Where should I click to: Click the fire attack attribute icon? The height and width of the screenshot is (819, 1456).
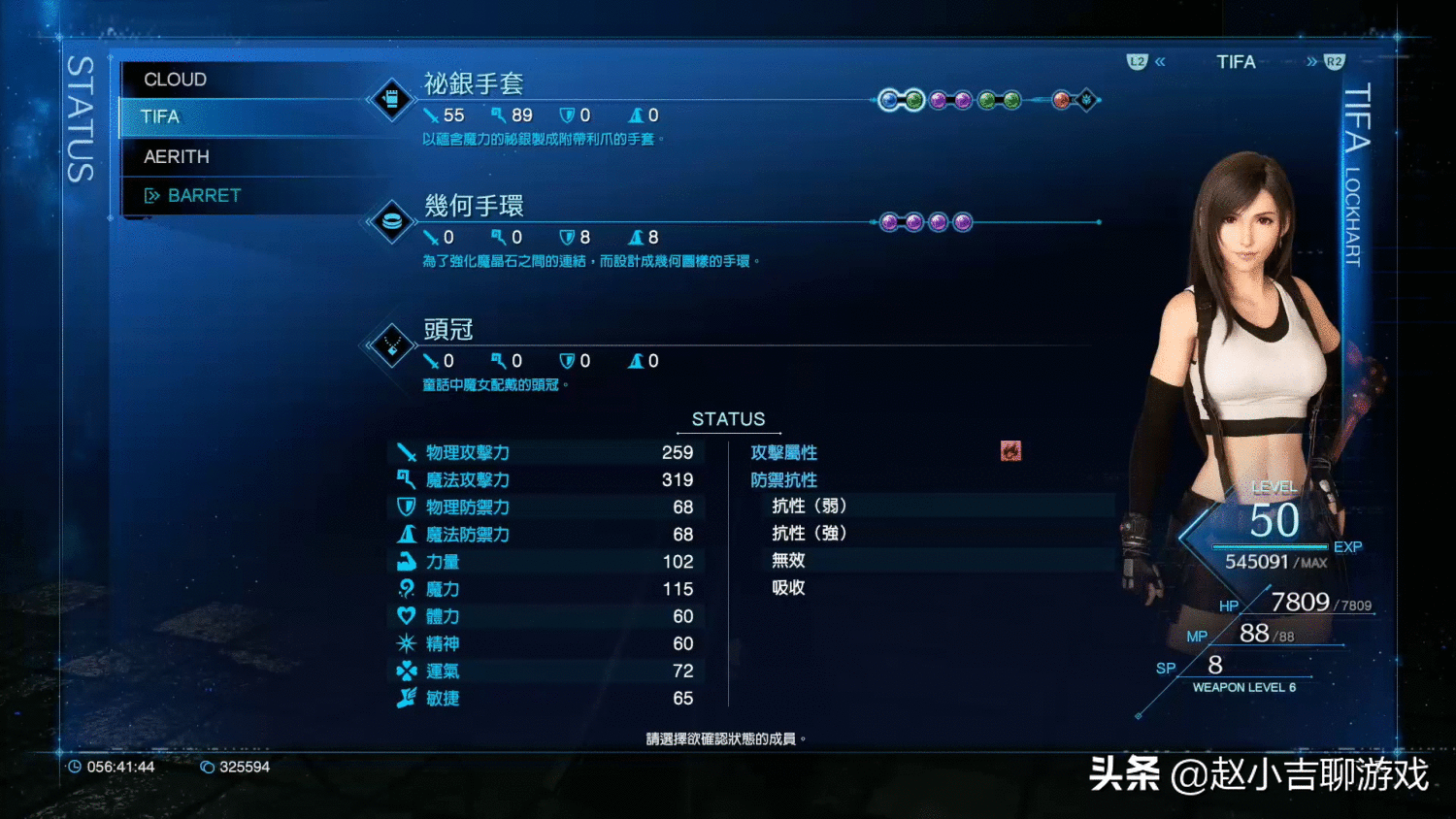click(1009, 450)
